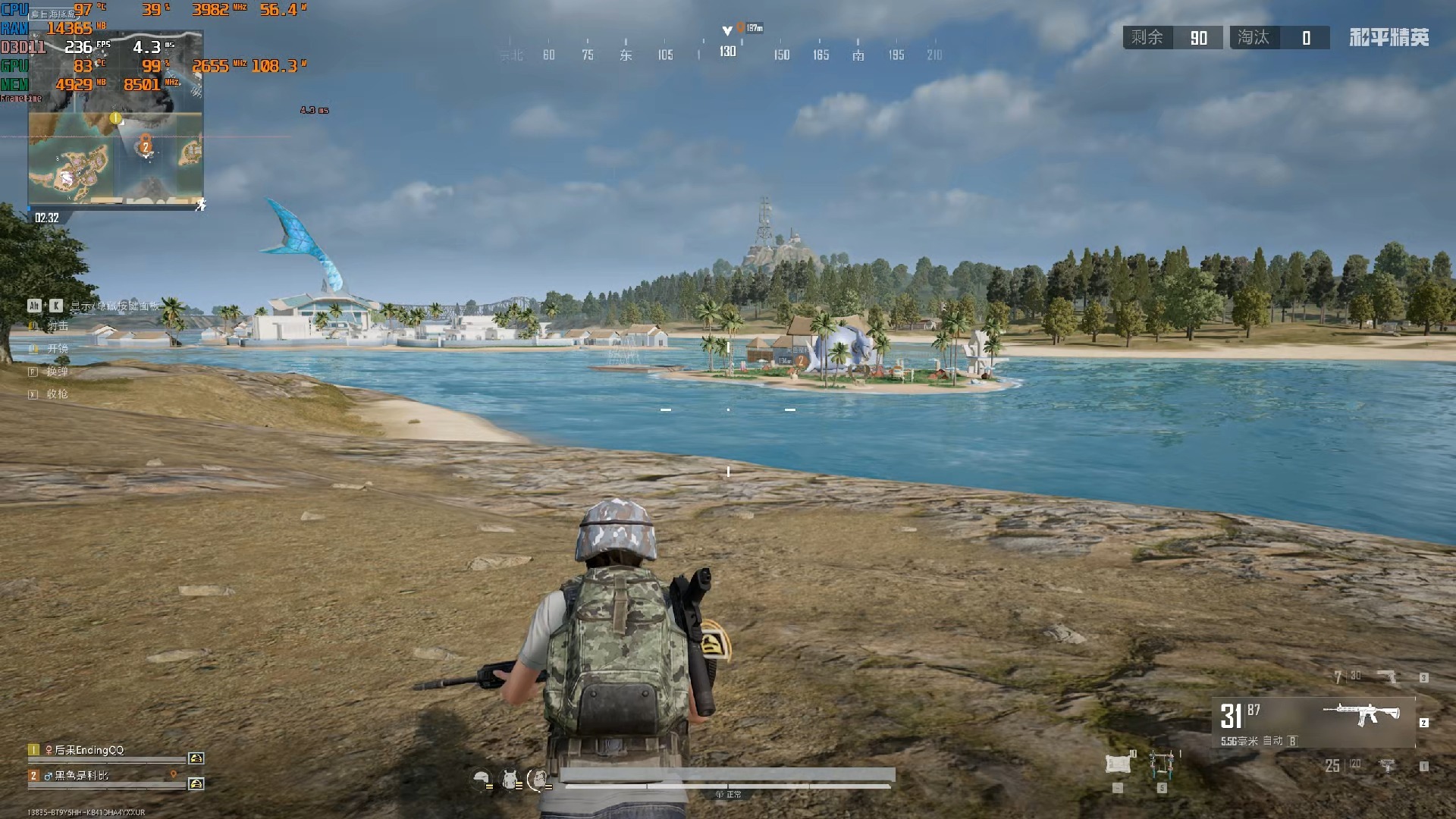Click the helmet equipment icon

pyautogui.click(x=481, y=778)
